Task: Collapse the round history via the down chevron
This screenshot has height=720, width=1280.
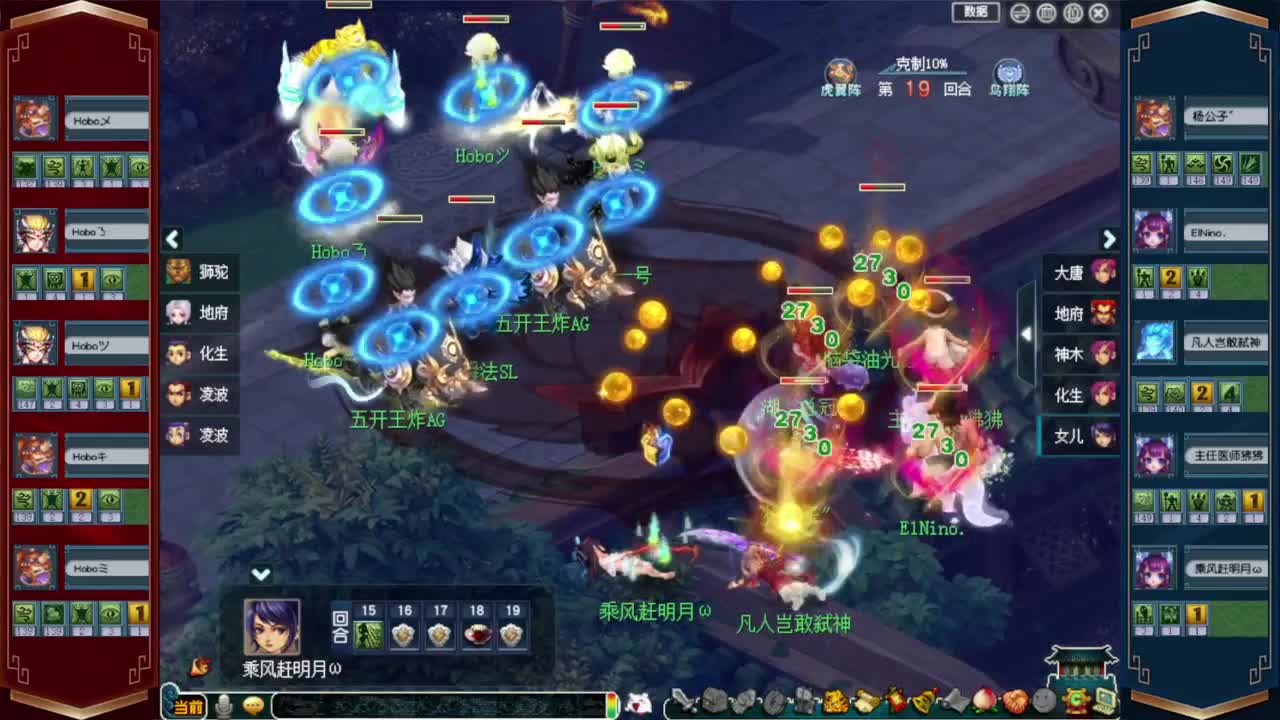Action: [x=261, y=574]
